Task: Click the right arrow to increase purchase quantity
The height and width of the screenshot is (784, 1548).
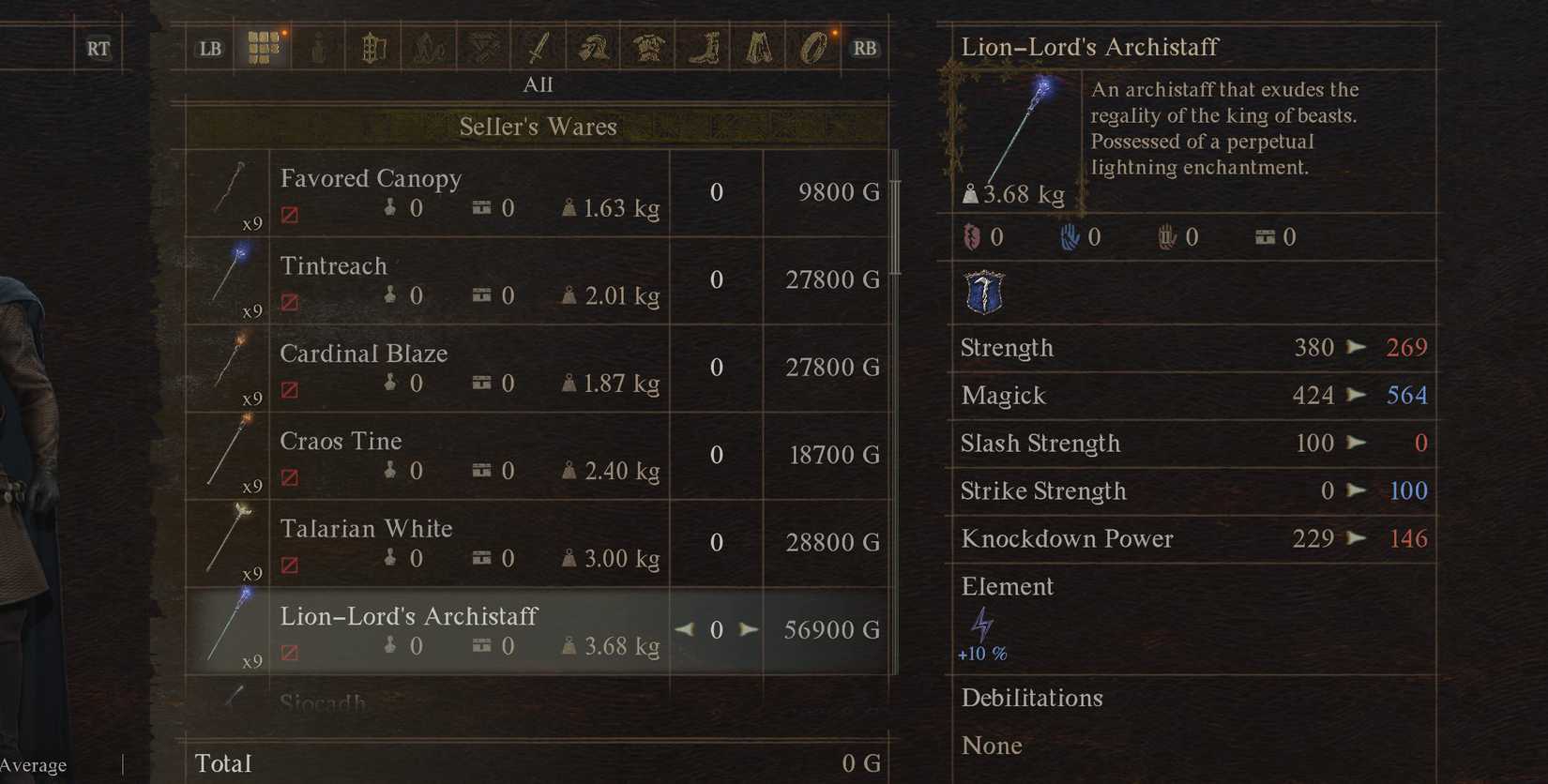Action: click(x=748, y=629)
